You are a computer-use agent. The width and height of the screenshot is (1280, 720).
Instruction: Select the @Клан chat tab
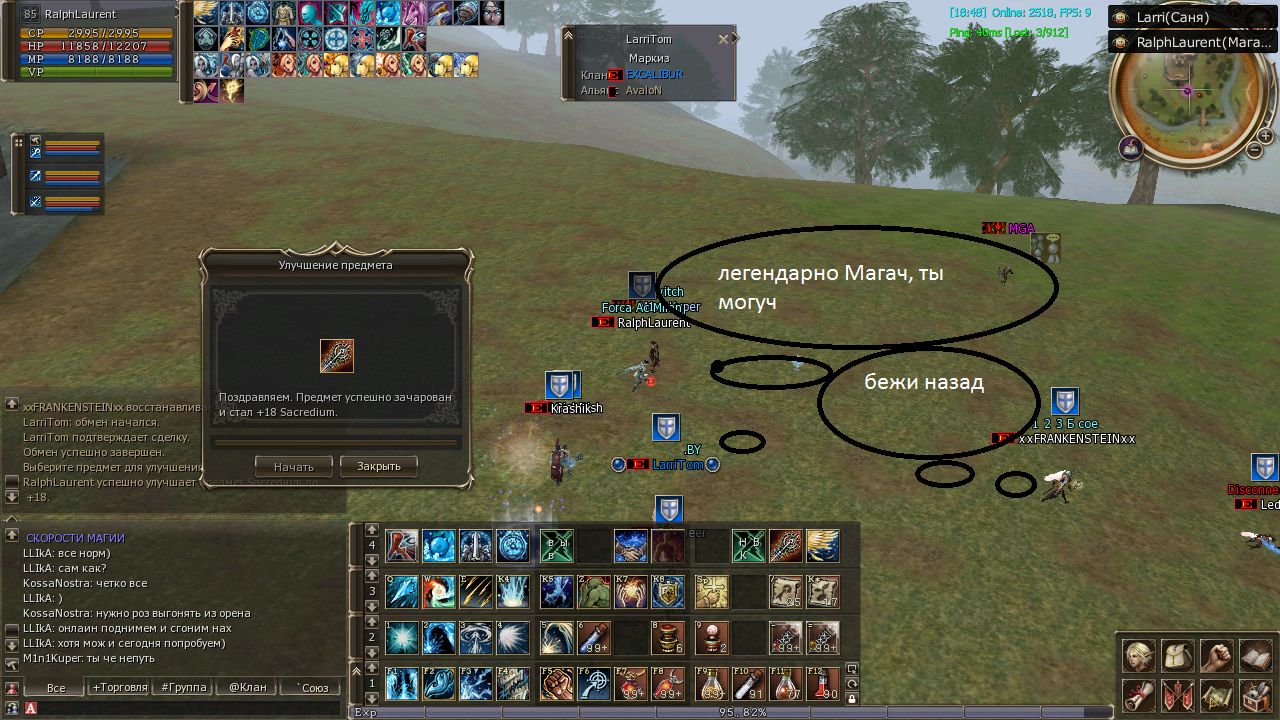[247, 688]
